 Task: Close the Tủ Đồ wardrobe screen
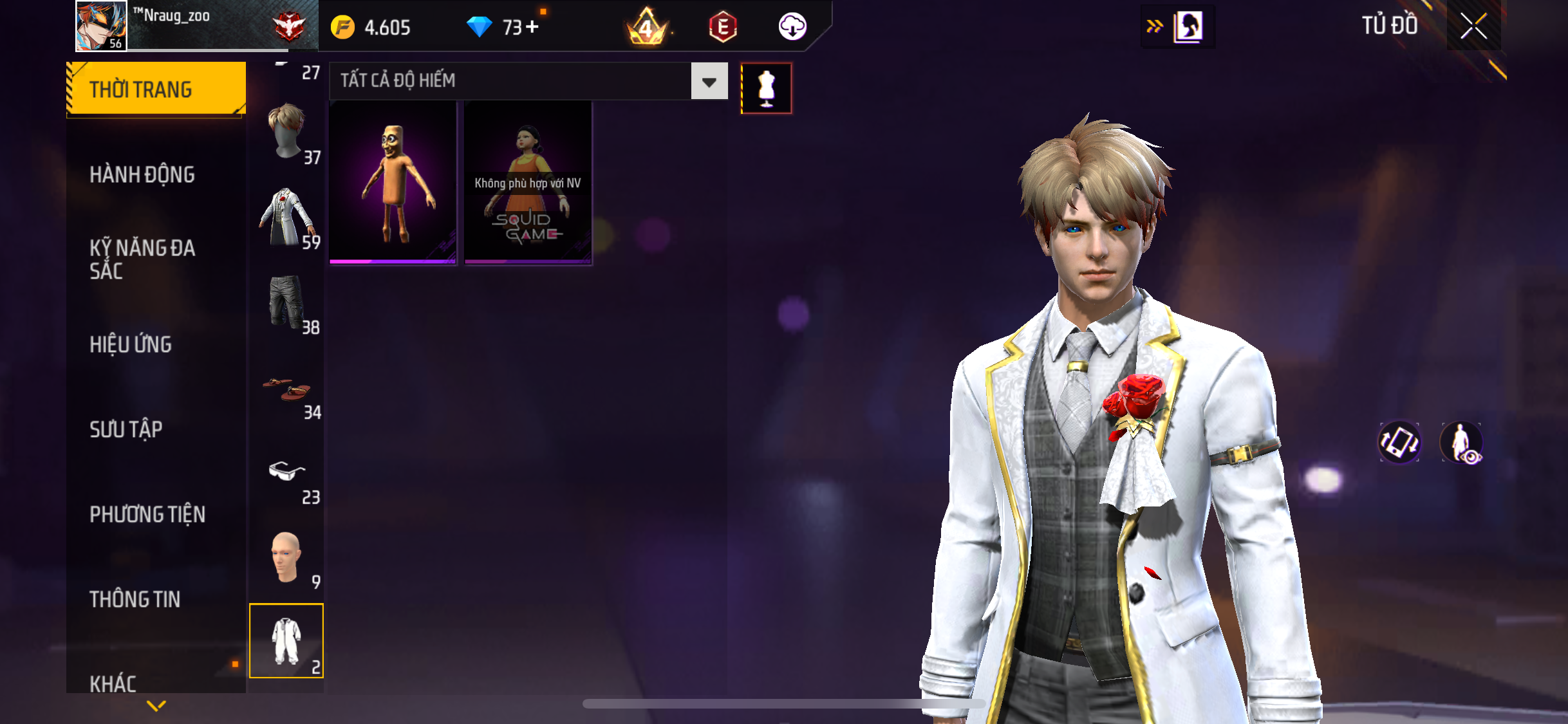click(1473, 26)
